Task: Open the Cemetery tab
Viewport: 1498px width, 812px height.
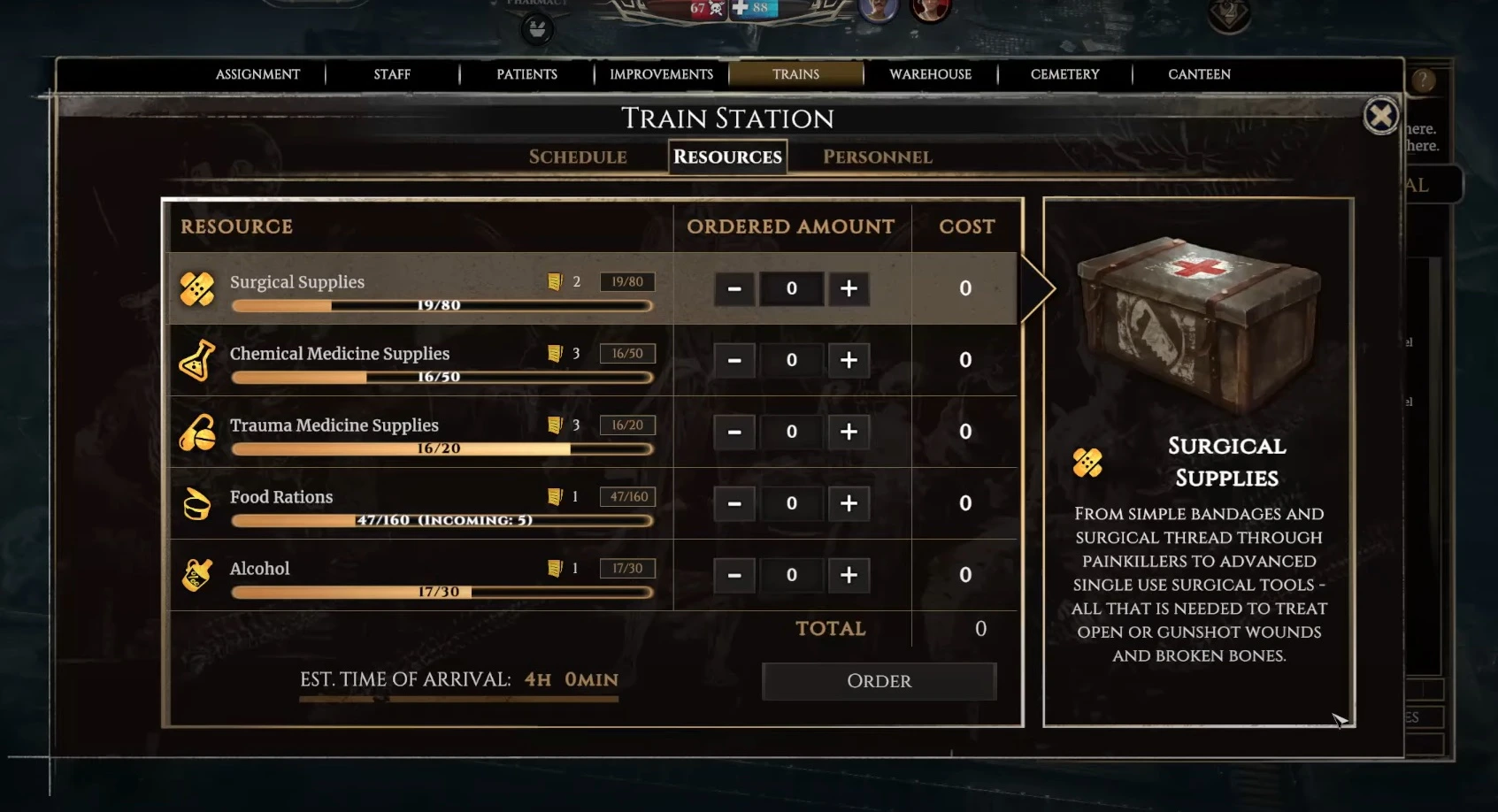Action: [x=1064, y=74]
